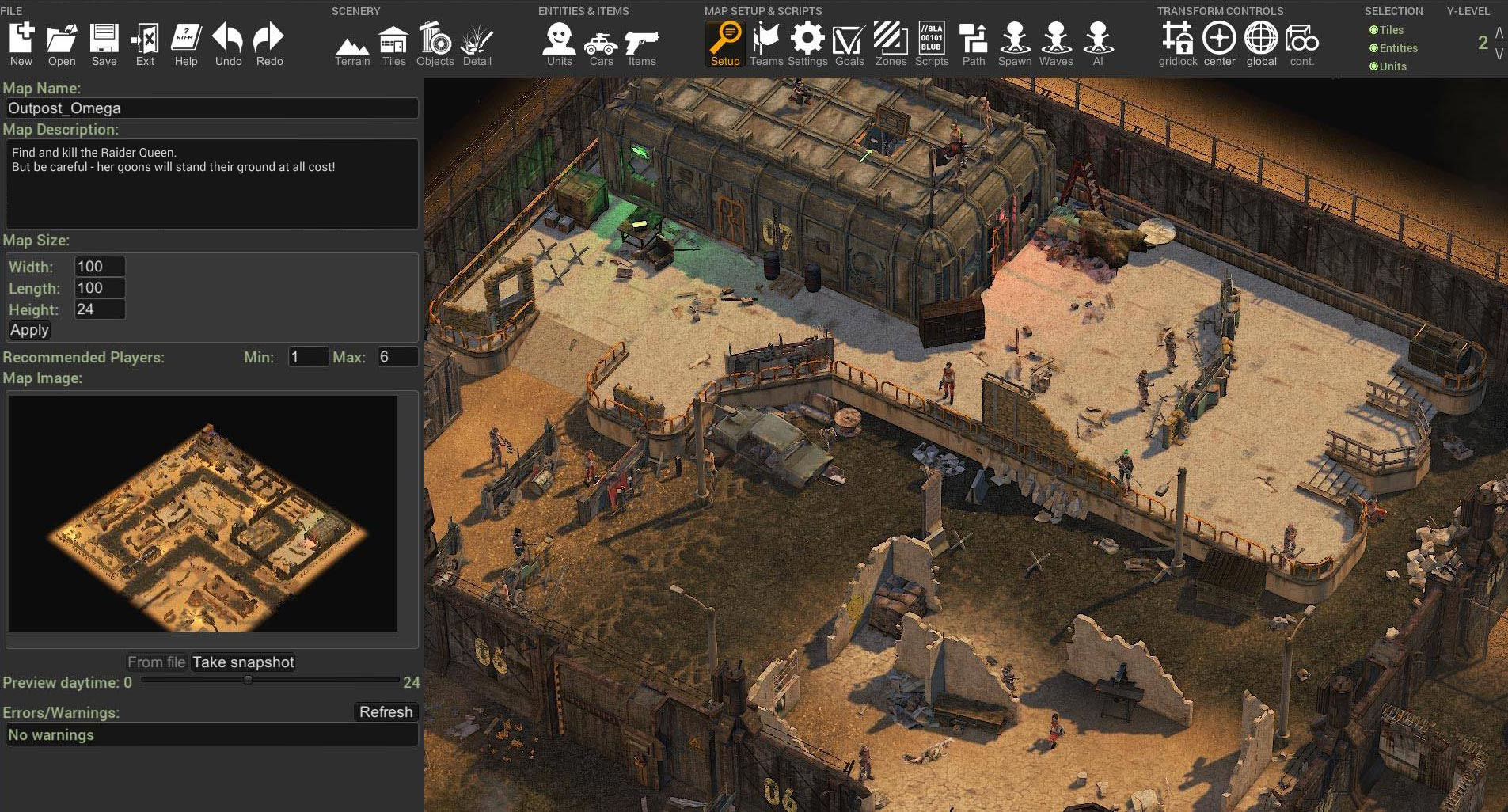The height and width of the screenshot is (812, 1508).
Task: Undo the last action
Action: click(228, 44)
